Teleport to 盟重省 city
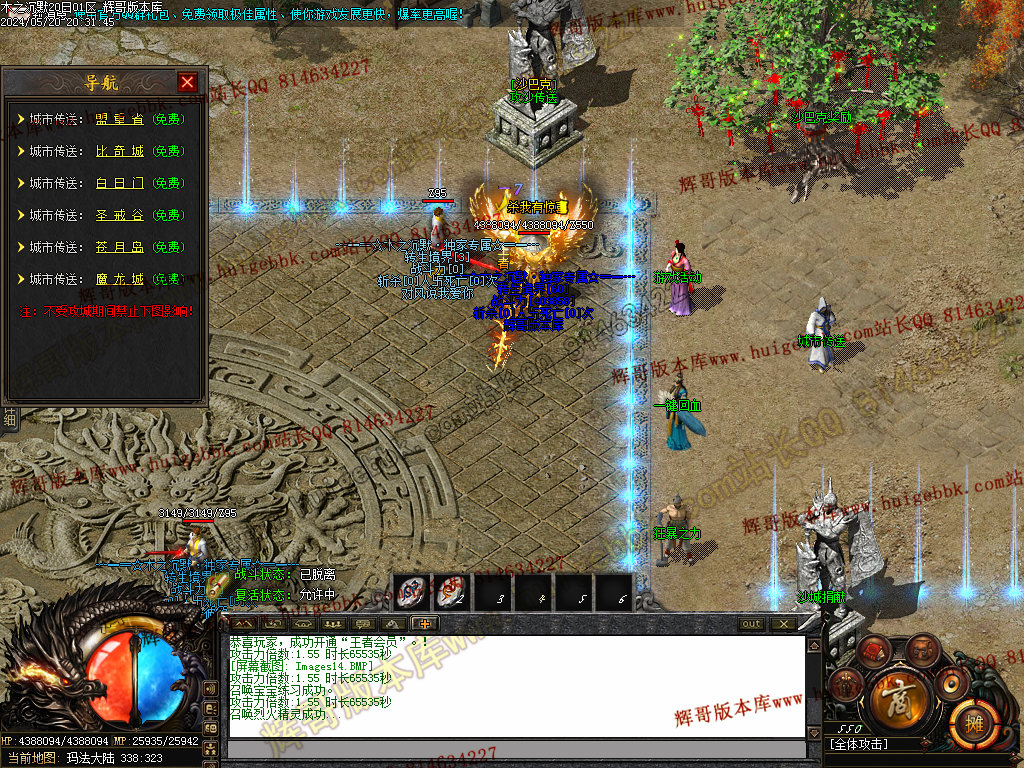Image resolution: width=1024 pixels, height=768 pixels. 119,119
